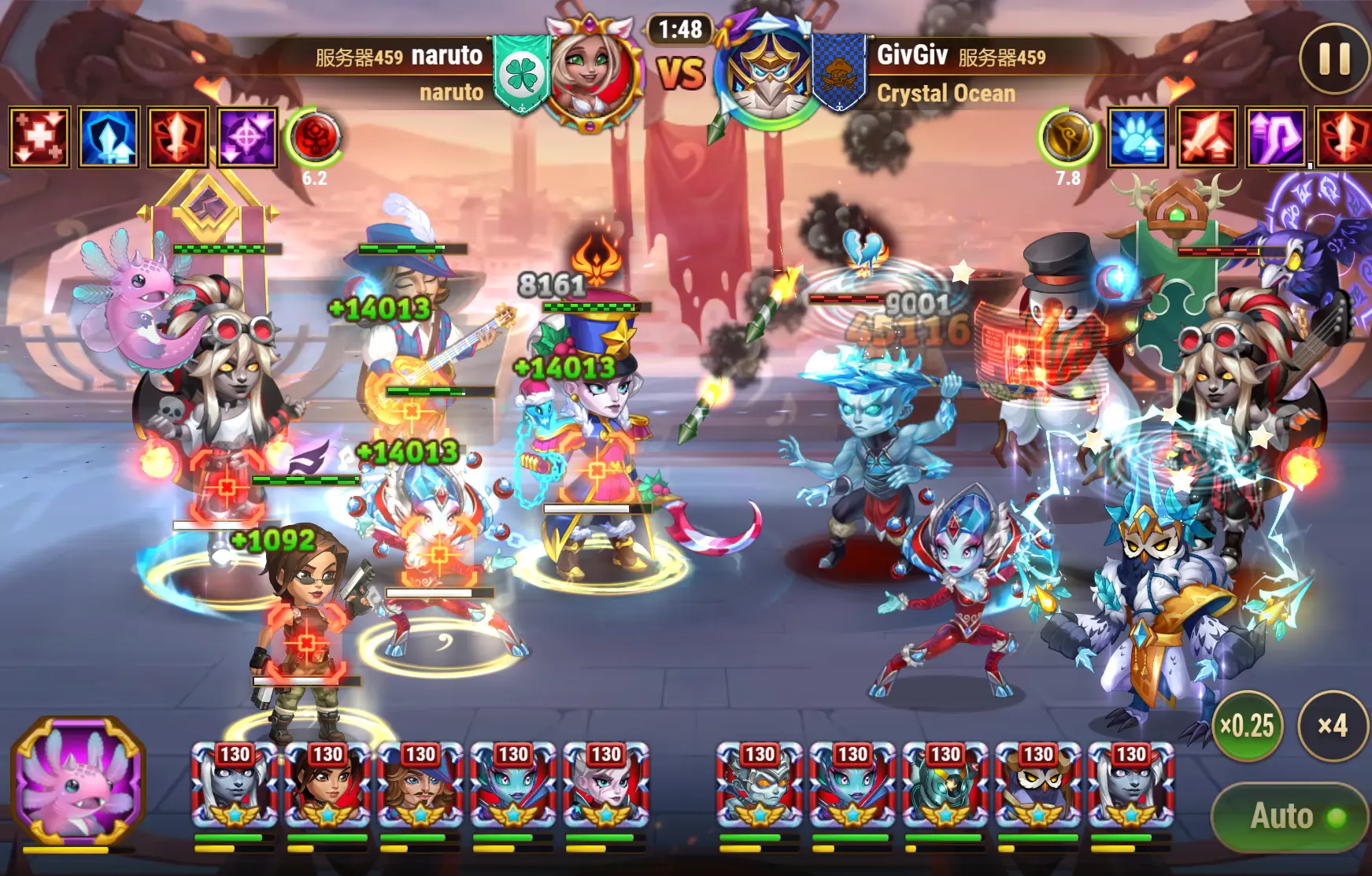Inspect the blue paw print buff icon

[1137, 137]
